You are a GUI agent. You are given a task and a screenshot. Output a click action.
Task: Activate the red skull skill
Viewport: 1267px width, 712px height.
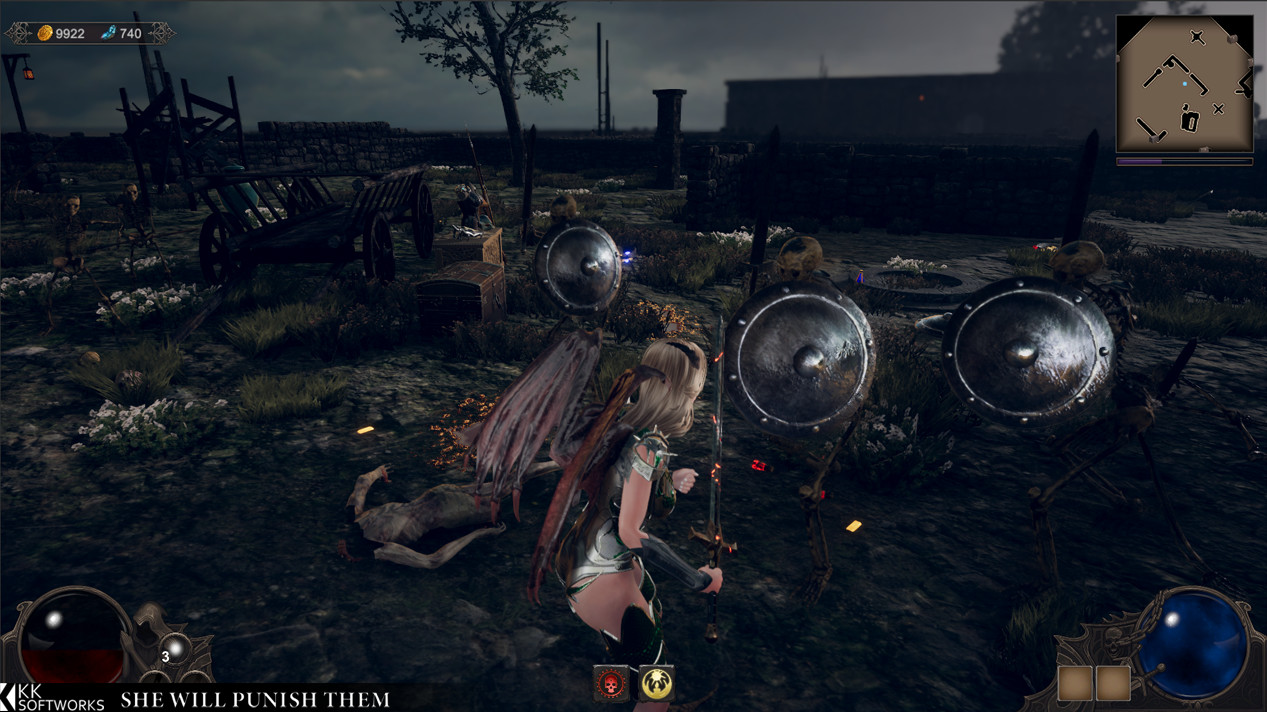pyautogui.click(x=611, y=683)
